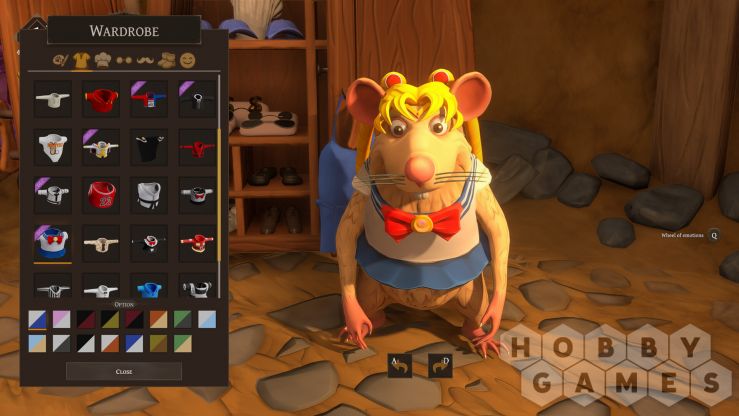This screenshot has width=739, height=416.
Task: Rotate the character with the right arrow button
Action: (x=440, y=366)
